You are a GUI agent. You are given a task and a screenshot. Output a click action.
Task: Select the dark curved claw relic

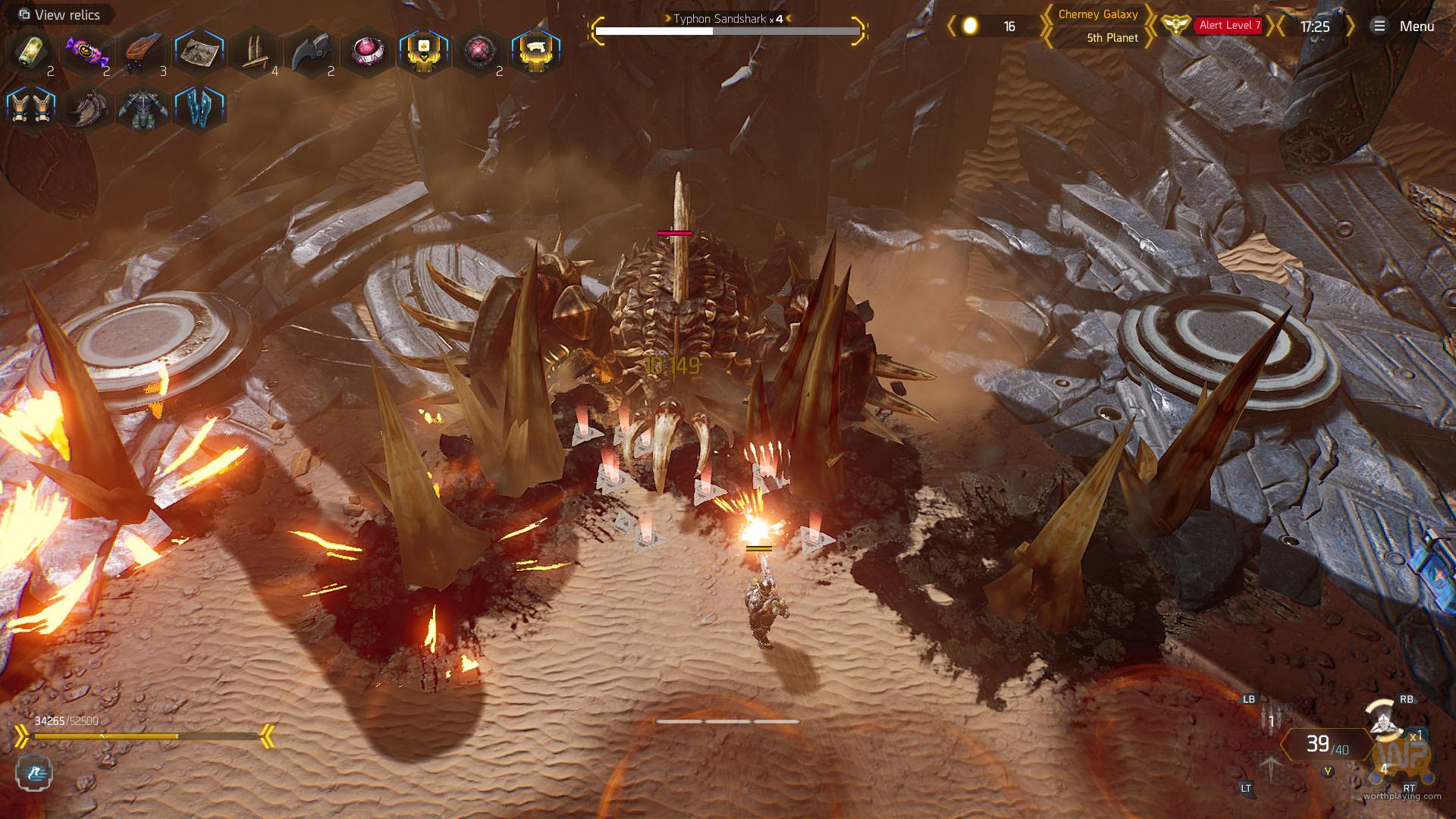311,52
